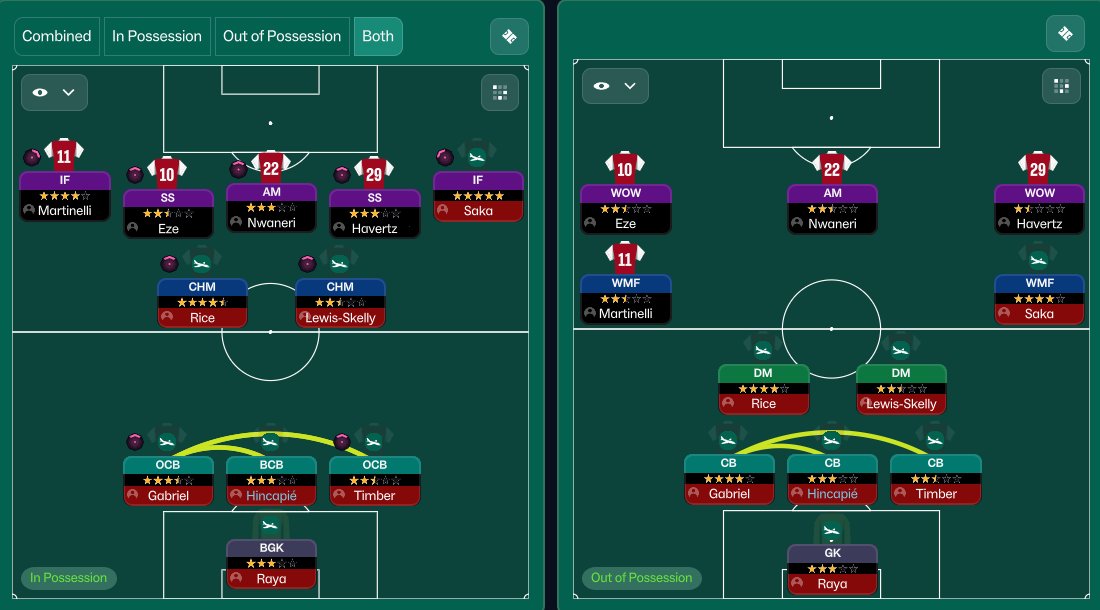Click the grid icon button on right pitch
The height and width of the screenshot is (610, 1100).
point(1060,86)
